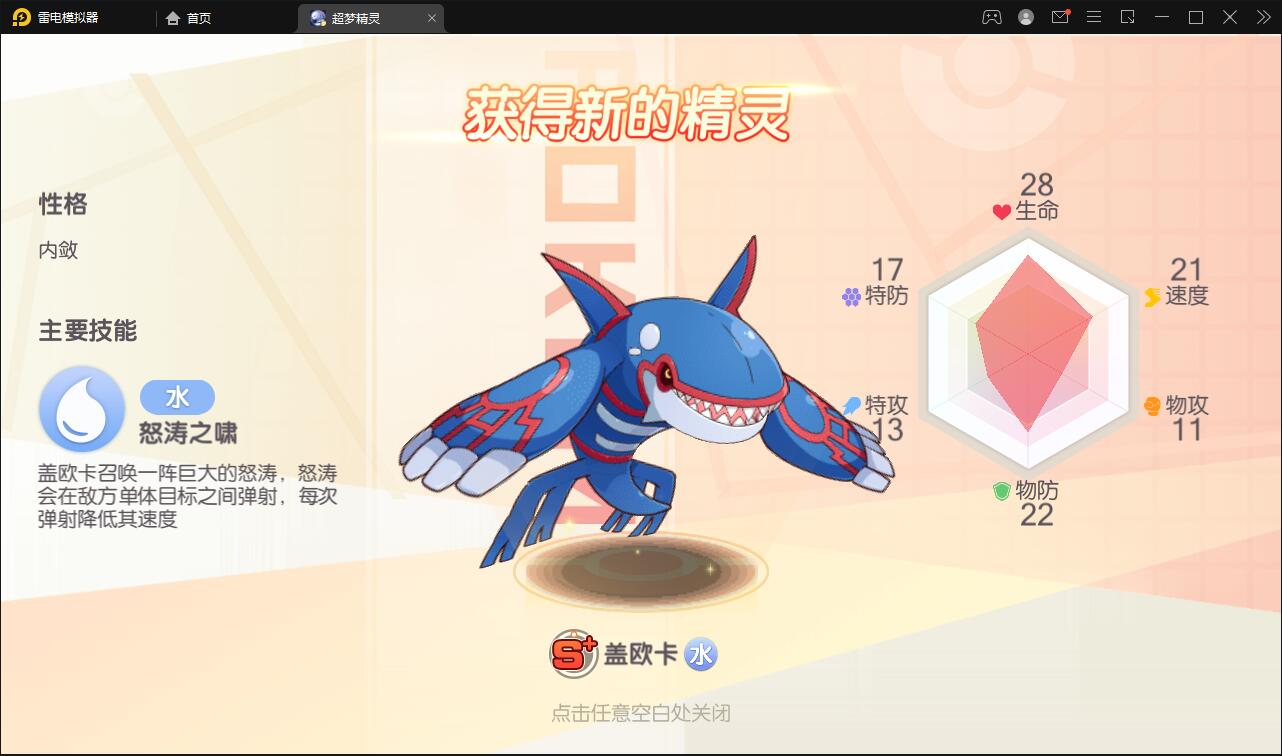Click 点击任意空白处关闭 to close

tap(641, 714)
